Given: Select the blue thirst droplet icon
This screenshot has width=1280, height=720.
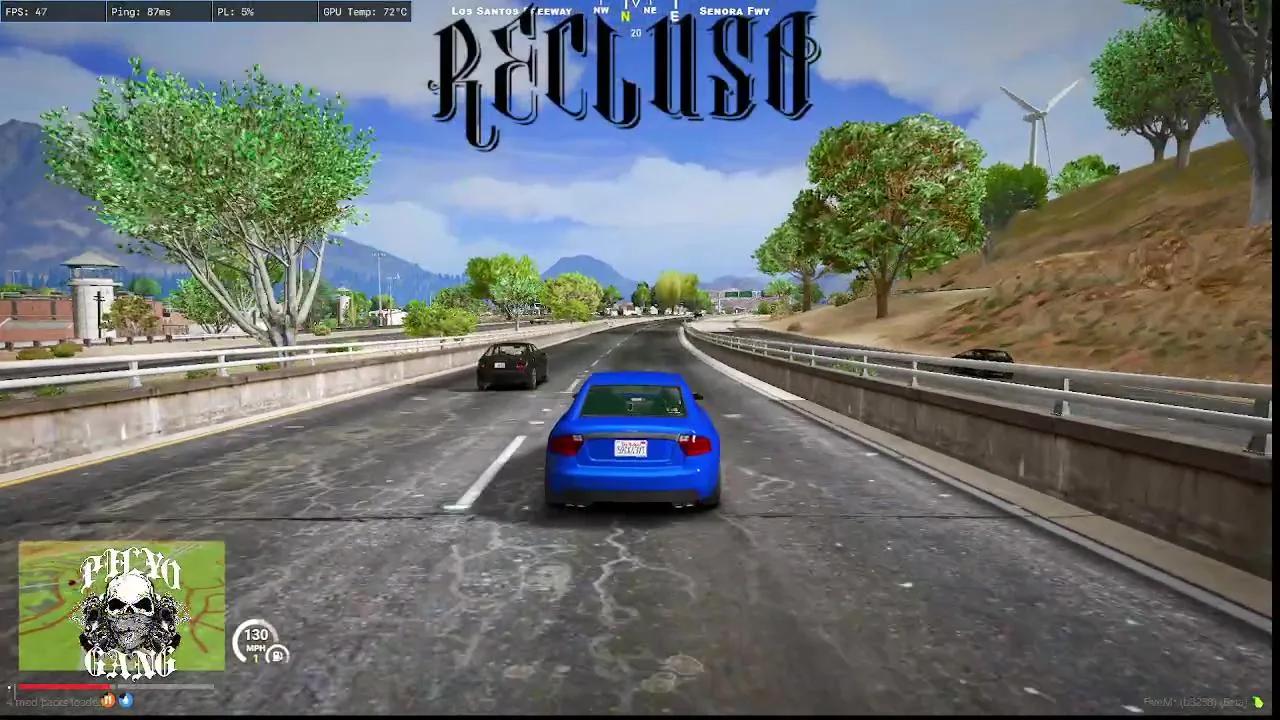Looking at the screenshot, I should pos(127,700).
